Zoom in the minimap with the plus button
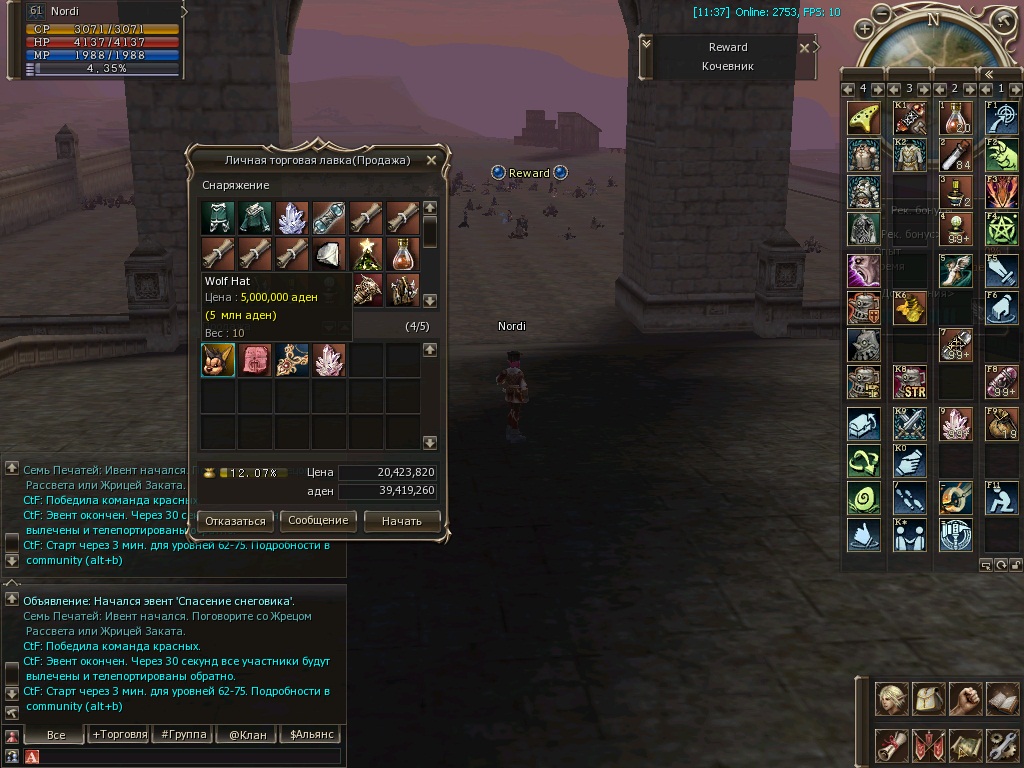1024x768 pixels. coord(865,29)
